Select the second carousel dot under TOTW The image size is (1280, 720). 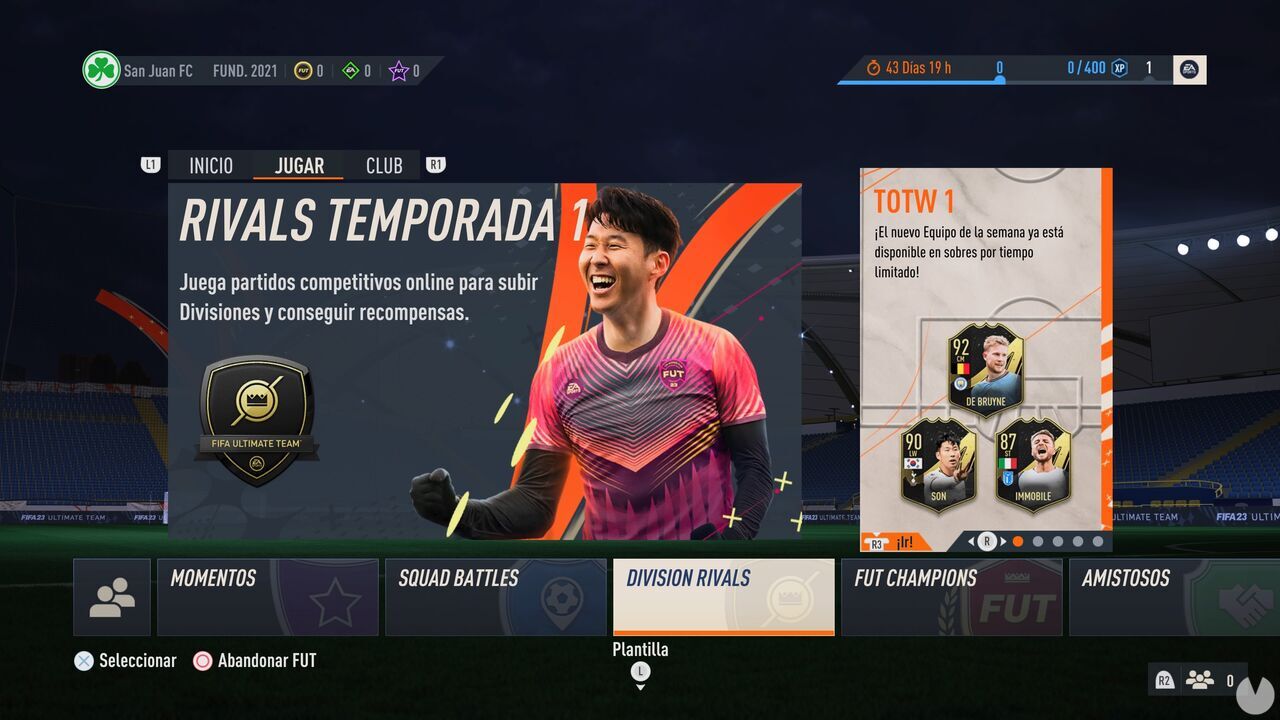click(x=1037, y=541)
